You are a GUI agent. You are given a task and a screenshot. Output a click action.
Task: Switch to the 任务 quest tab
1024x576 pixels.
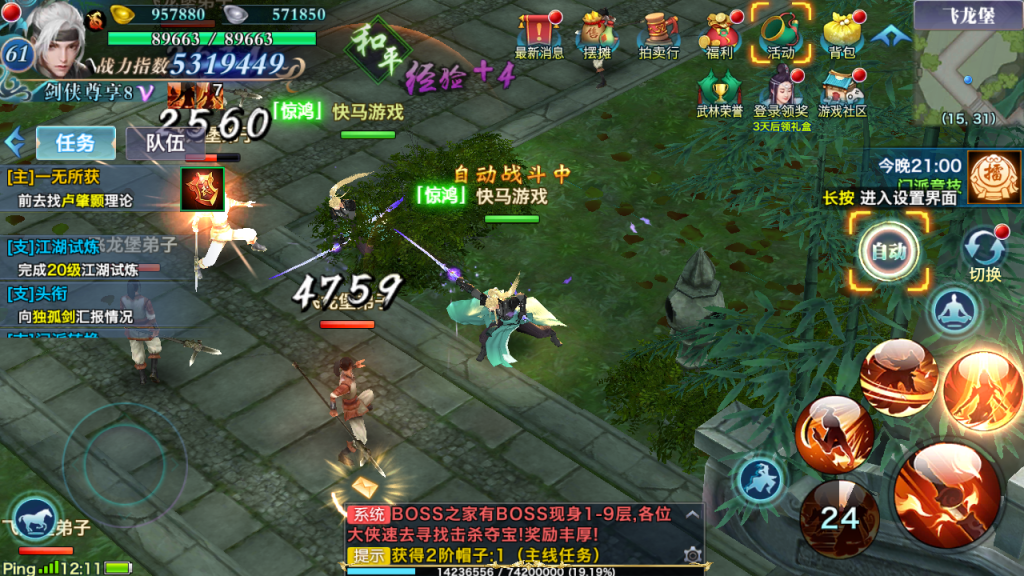point(75,143)
